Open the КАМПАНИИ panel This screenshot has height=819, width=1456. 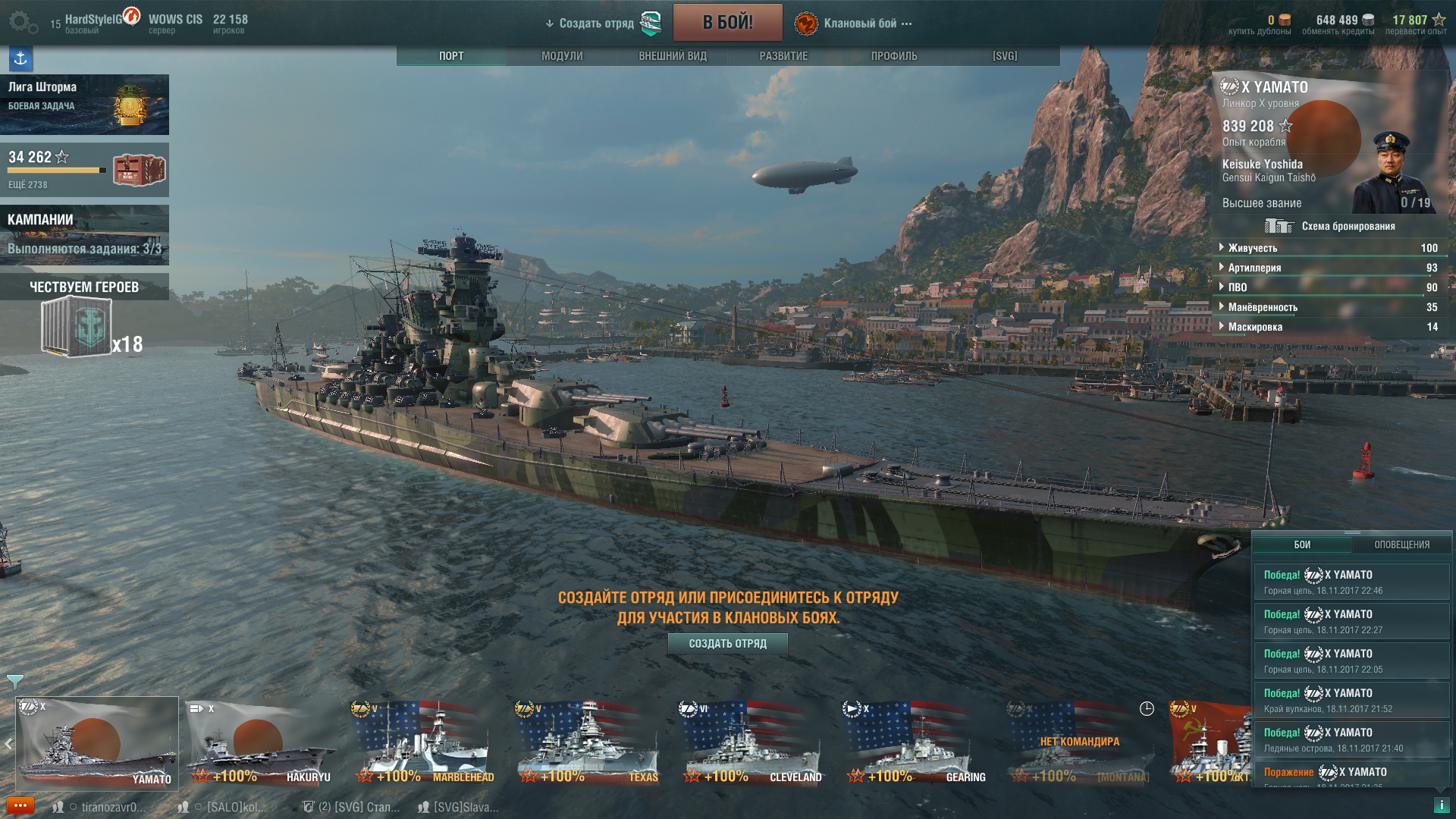tap(84, 234)
